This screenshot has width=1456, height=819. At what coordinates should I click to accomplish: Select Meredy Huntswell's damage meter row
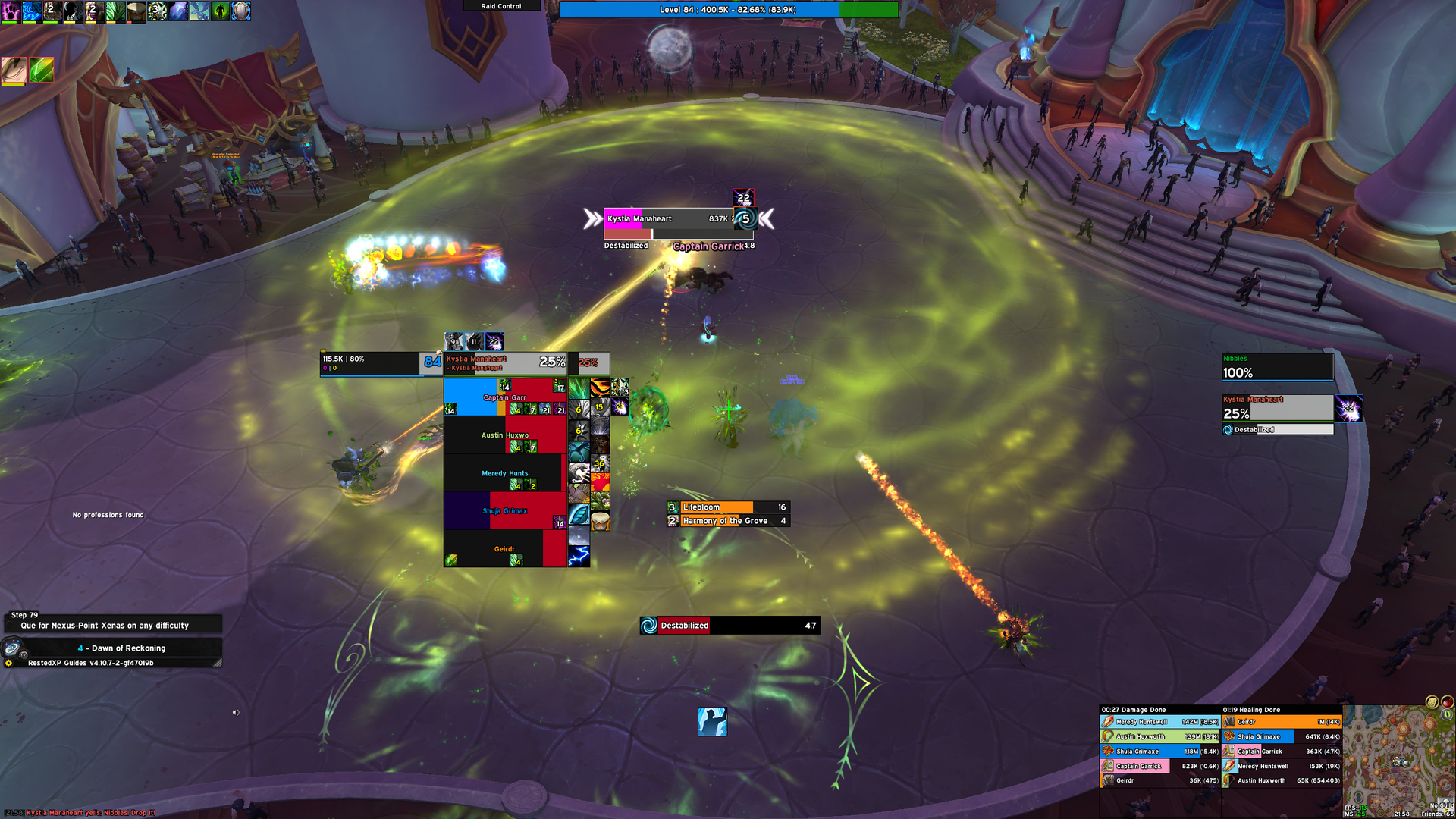click(1159, 722)
